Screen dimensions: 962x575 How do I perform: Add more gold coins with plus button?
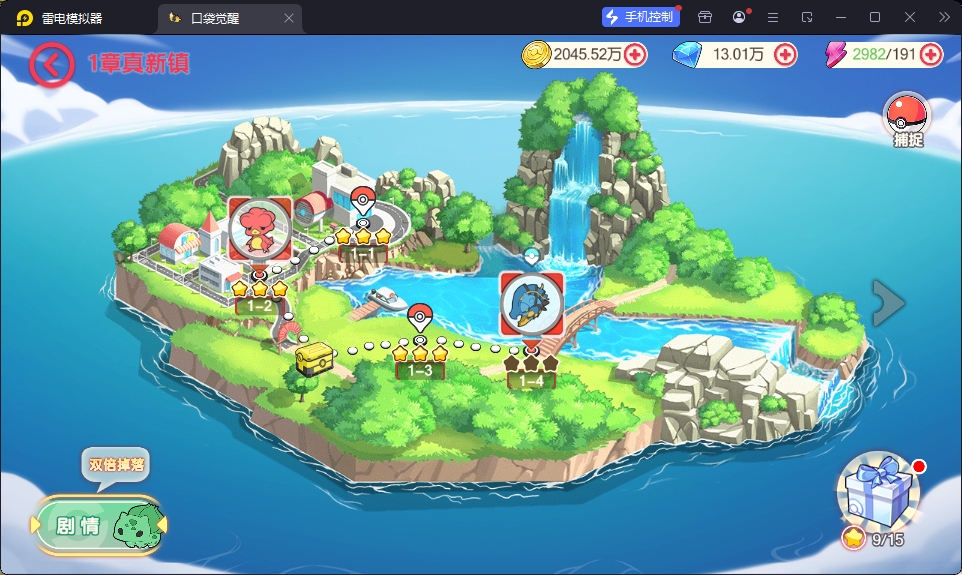coord(635,55)
